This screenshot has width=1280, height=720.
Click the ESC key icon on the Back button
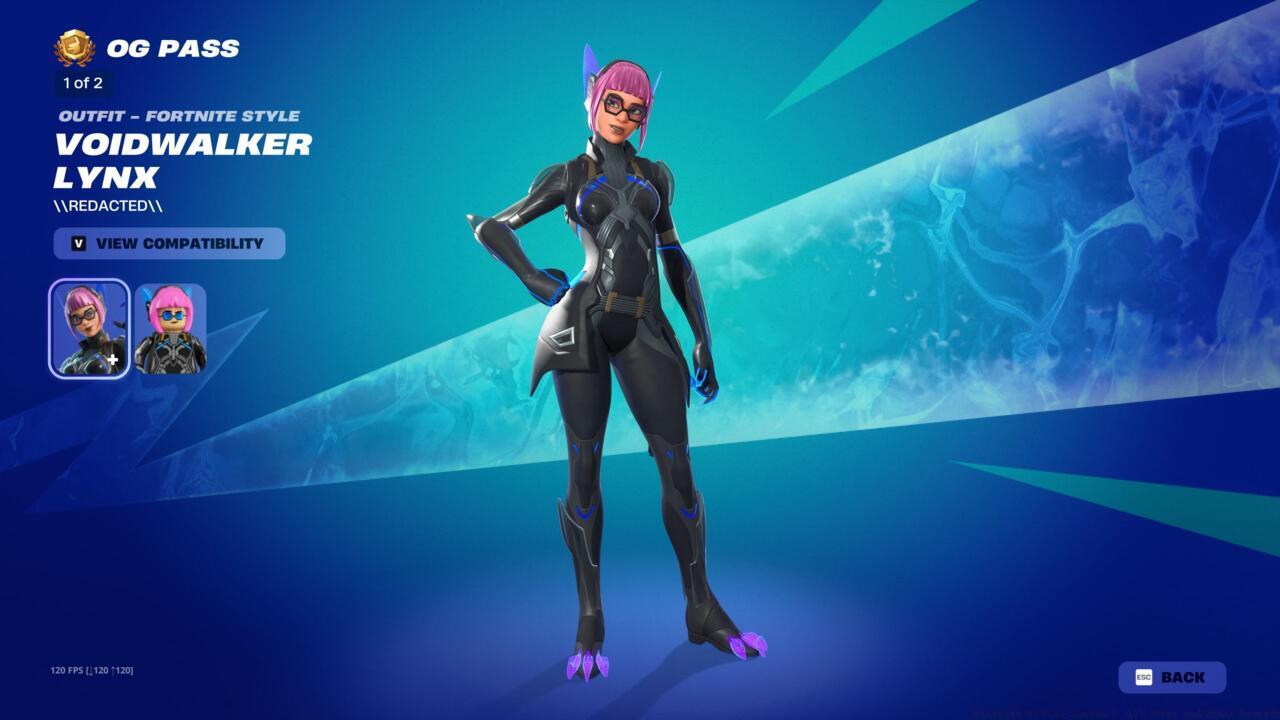pyautogui.click(x=1146, y=676)
